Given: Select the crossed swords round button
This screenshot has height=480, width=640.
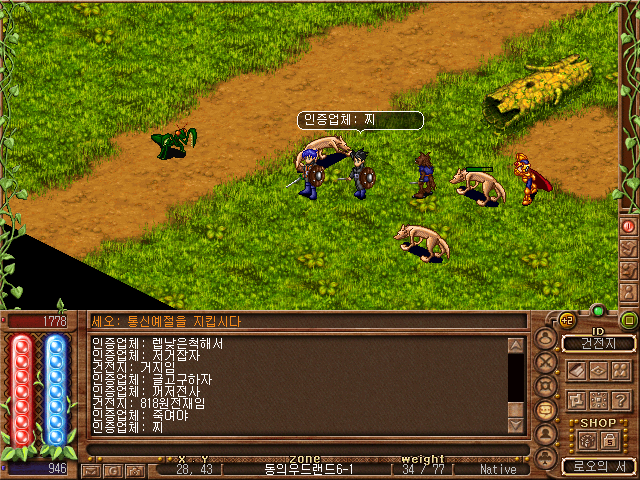Looking at the screenshot, I should click(x=546, y=362).
